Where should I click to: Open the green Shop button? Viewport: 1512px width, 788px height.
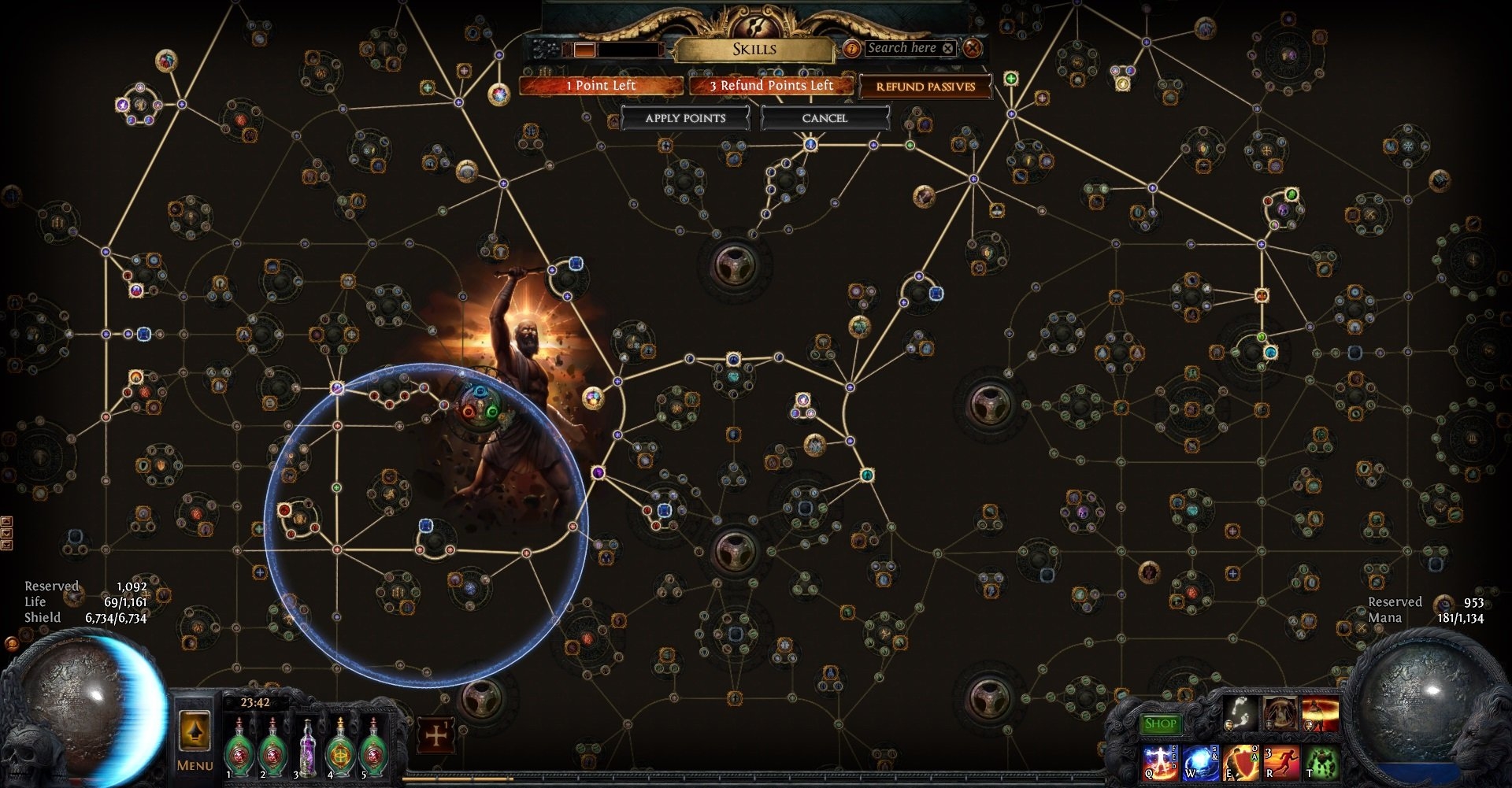click(x=1160, y=723)
